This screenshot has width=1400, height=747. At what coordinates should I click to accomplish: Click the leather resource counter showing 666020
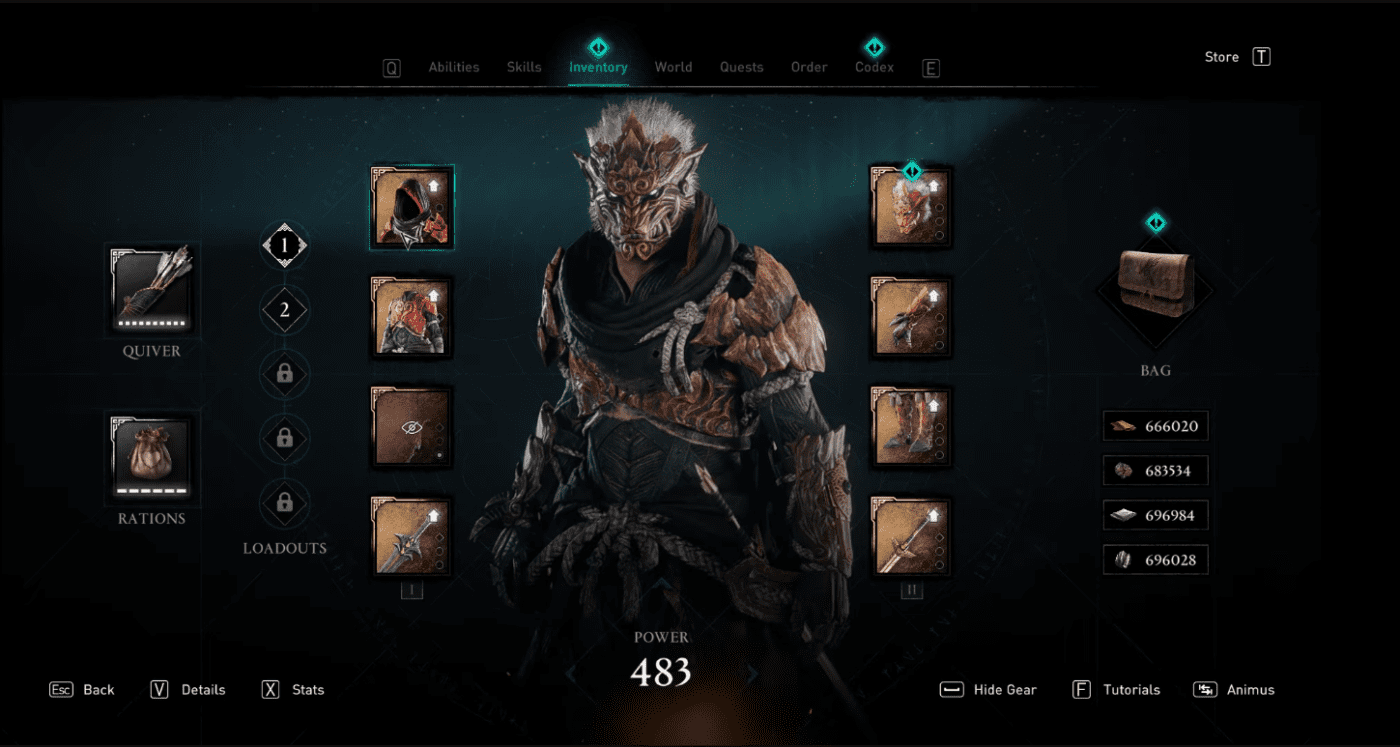(1155, 425)
